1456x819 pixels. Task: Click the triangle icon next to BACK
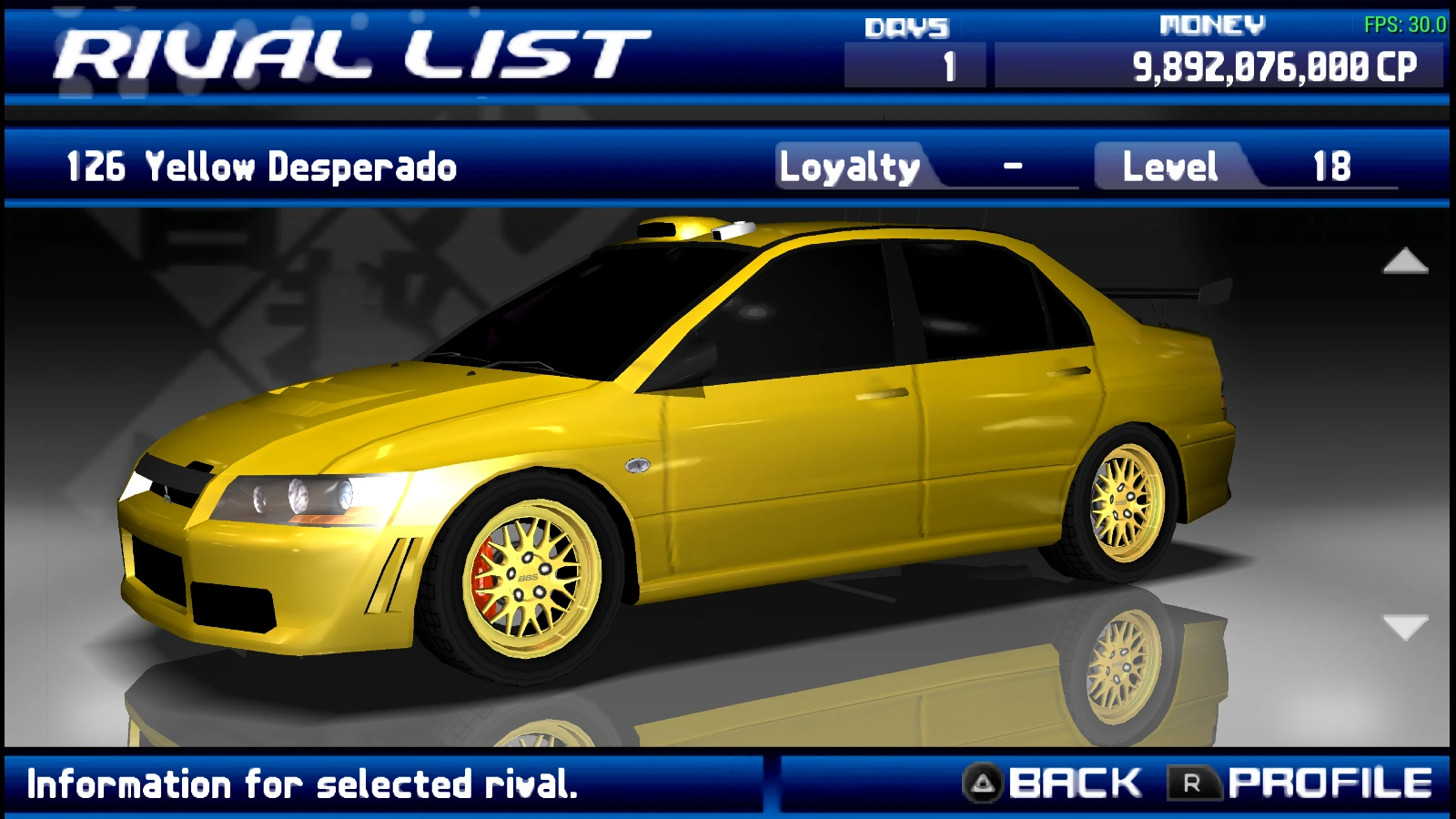(x=983, y=780)
